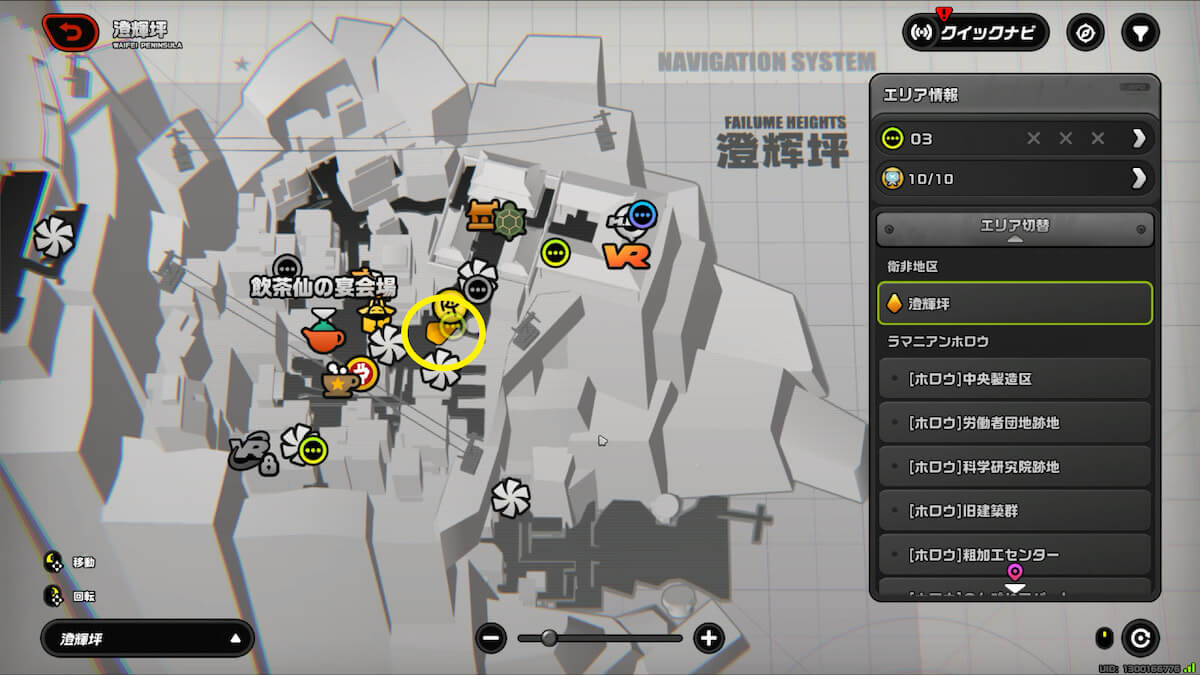The image size is (1200, 675).
Task: Open クイックナビ quick navigation
Action: pyautogui.click(x=975, y=33)
